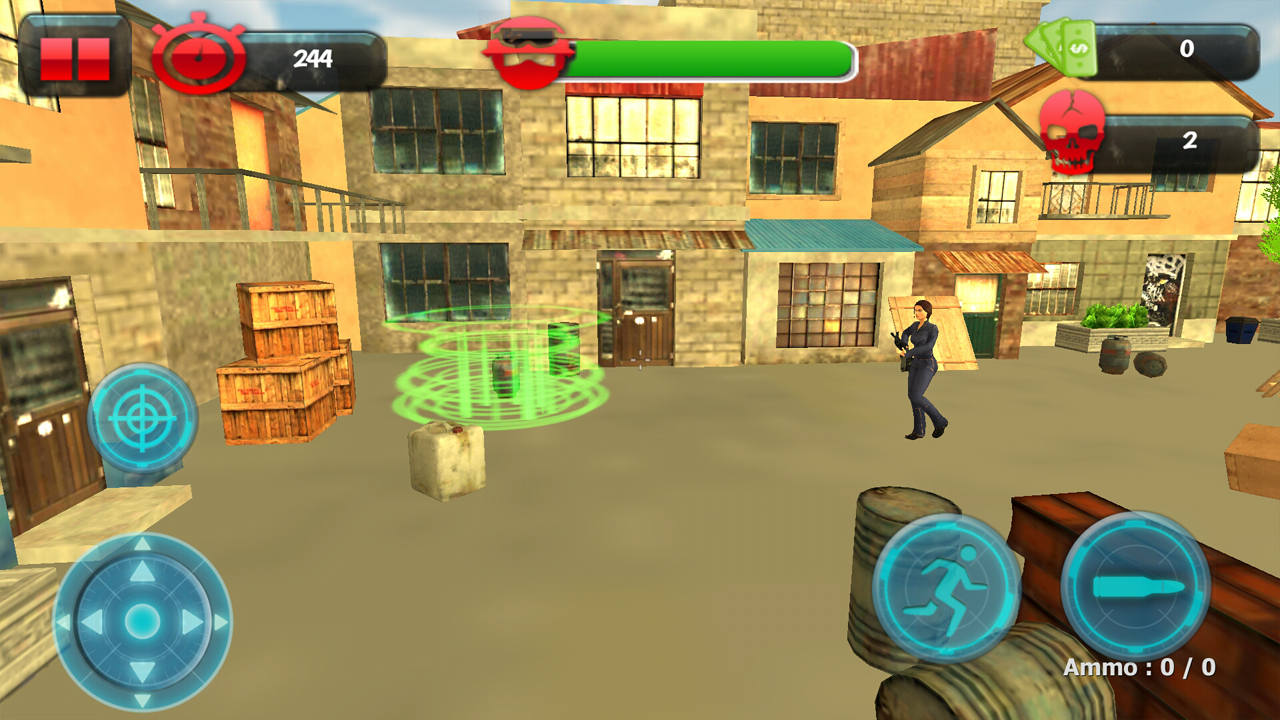Screen dimensions: 1280x720
Task: Tap the timer display showing 244
Action: point(313,56)
